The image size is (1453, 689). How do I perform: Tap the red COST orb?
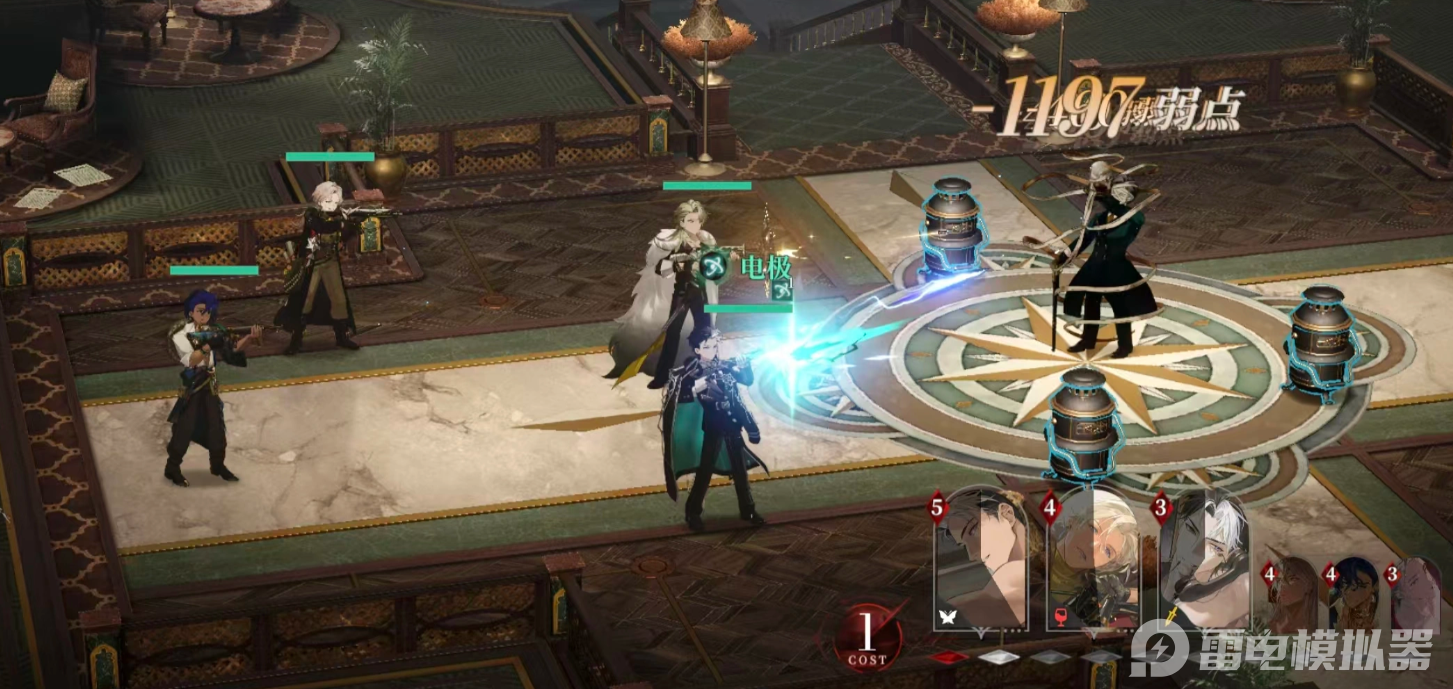[x=868, y=635]
